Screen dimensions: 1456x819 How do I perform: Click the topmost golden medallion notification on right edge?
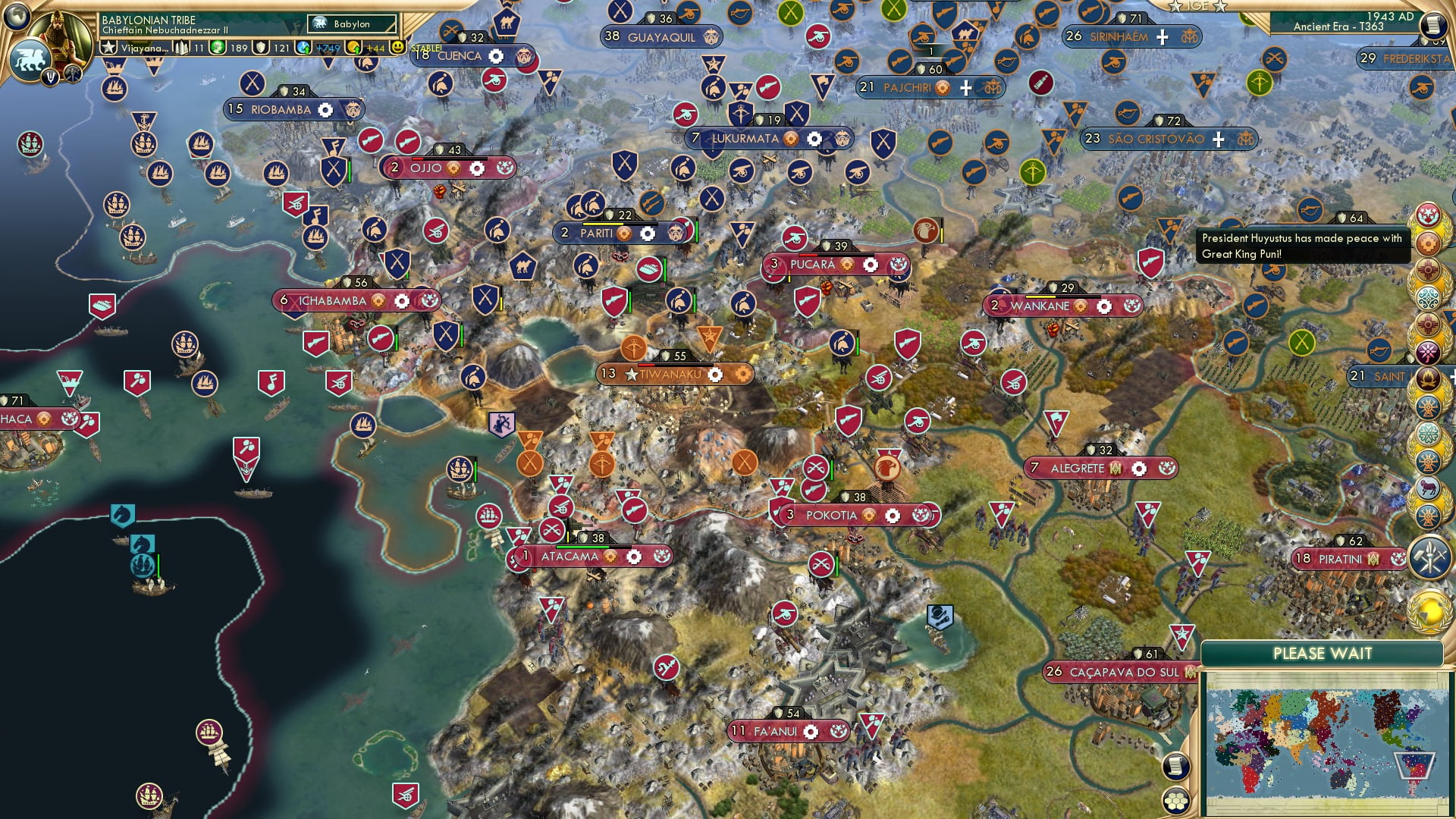click(1429, 216)
